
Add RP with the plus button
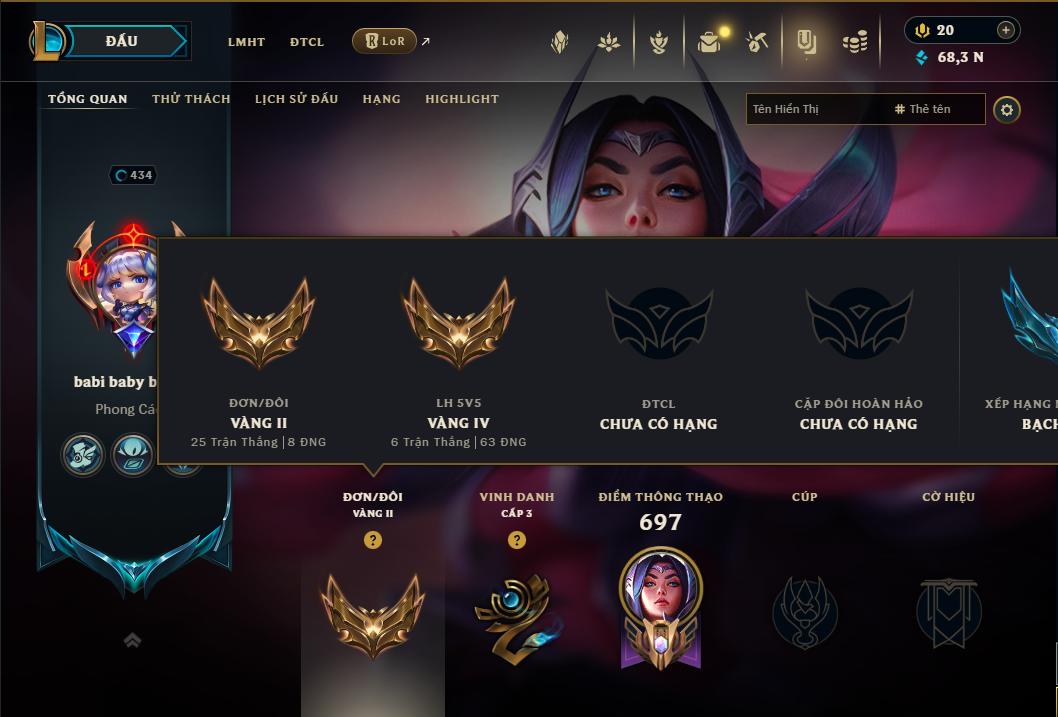coord(1006,30)
